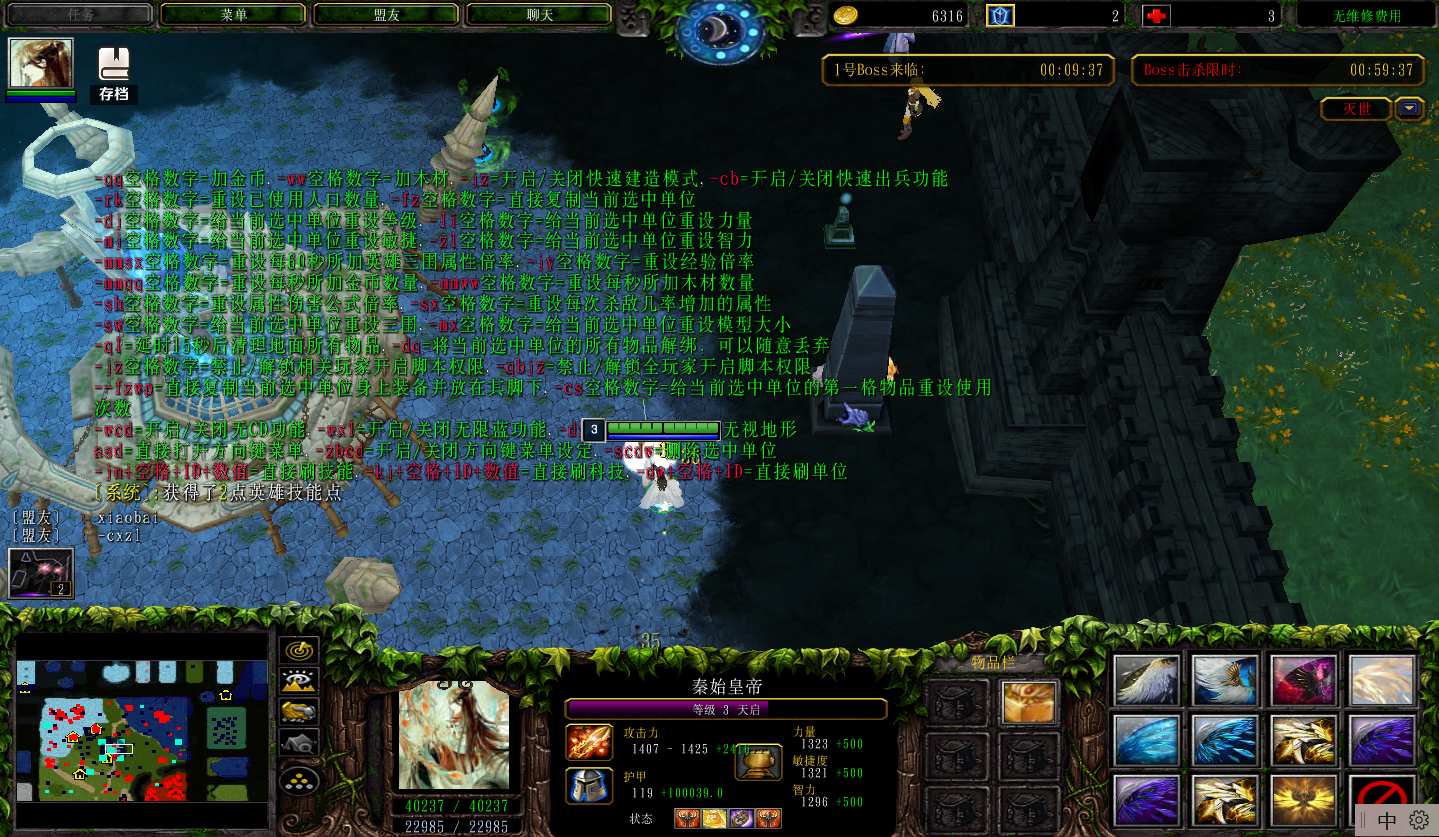1439x837 pixels.
Task: Click the hero skill-point icon above the minimap
Action: tap(40, 573)
